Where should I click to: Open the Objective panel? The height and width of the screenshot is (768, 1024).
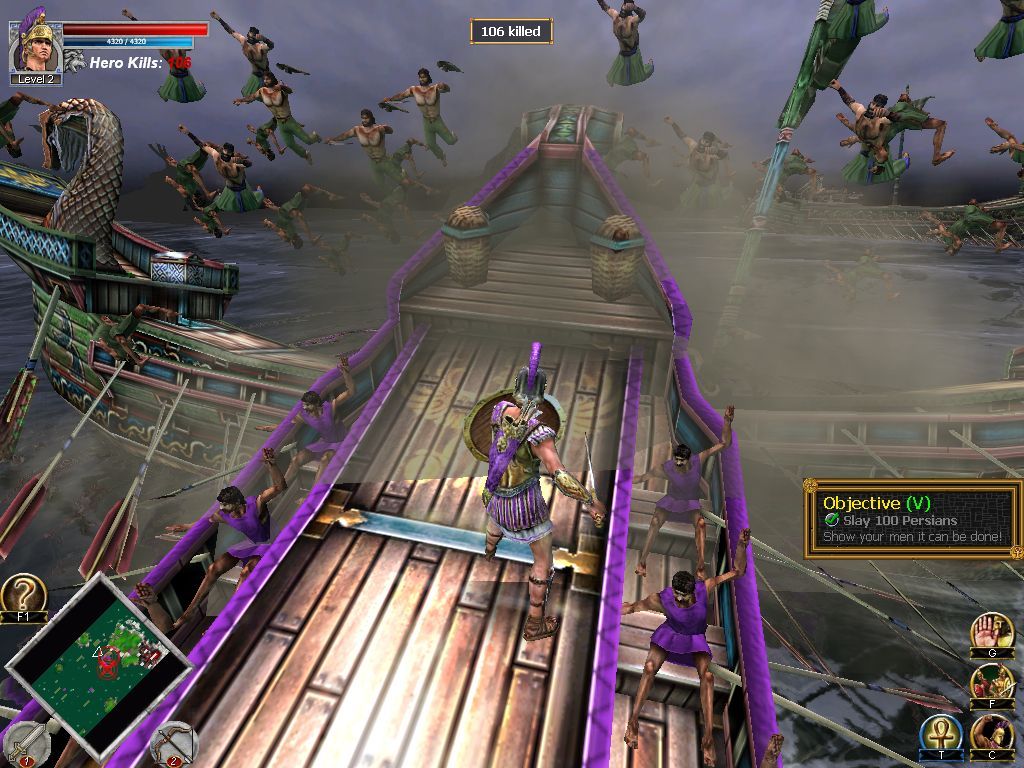click(x=912, y=518)
